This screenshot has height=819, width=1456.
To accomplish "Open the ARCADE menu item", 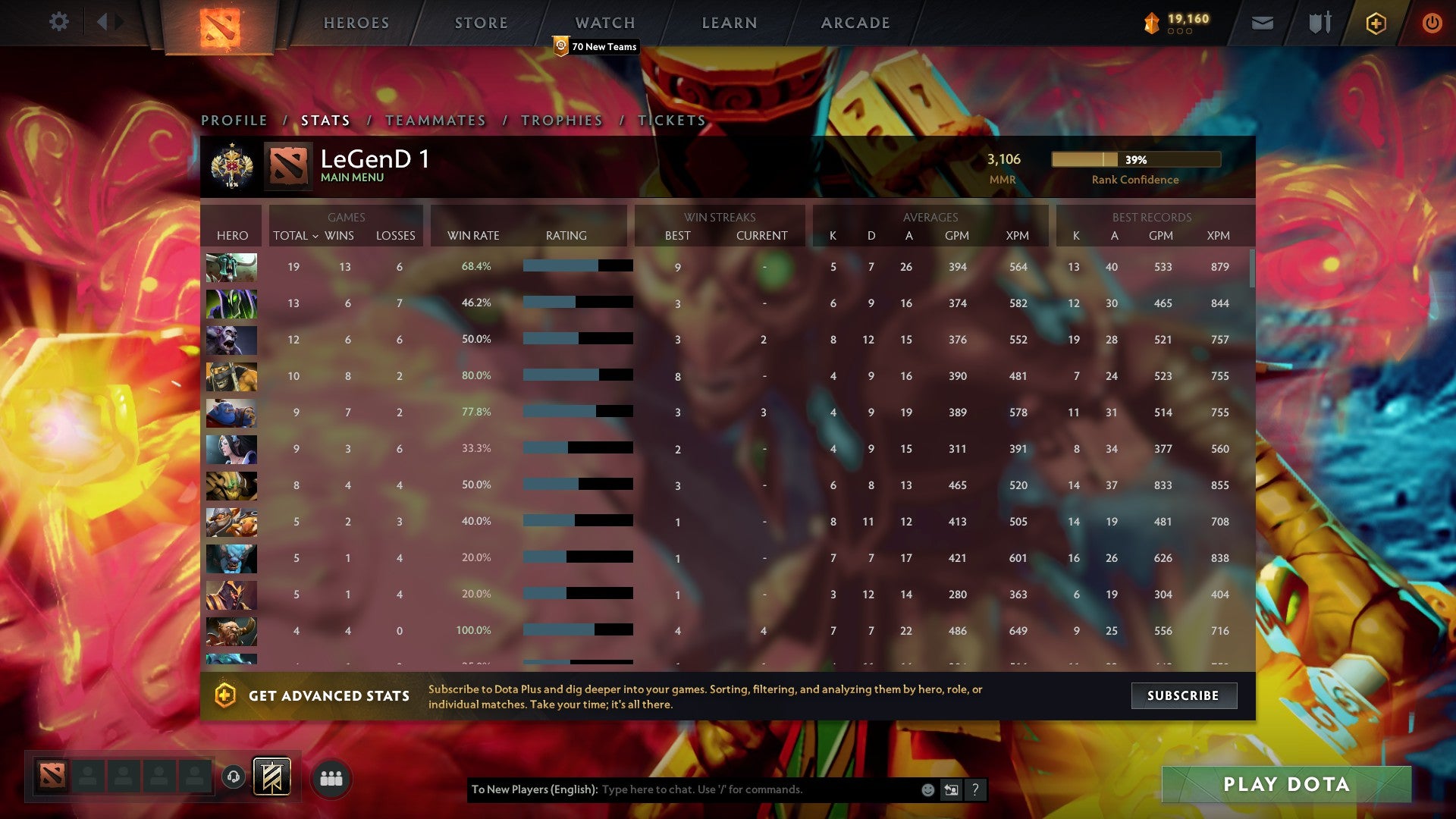I will 854,22.
